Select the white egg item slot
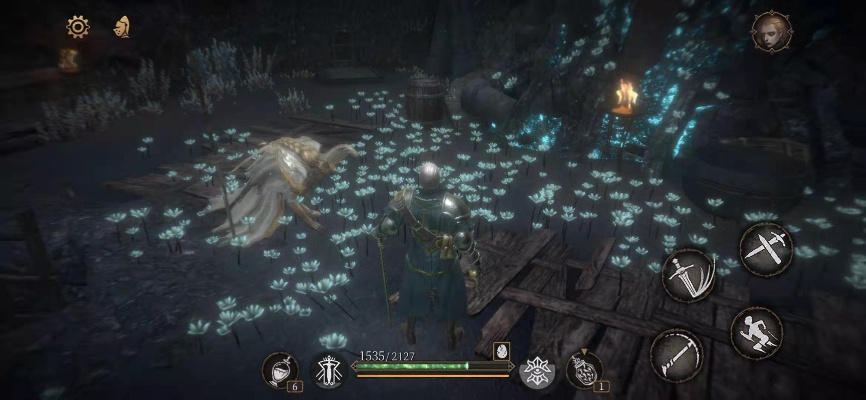Screen dimensions: 866x400 coord(502,352)
